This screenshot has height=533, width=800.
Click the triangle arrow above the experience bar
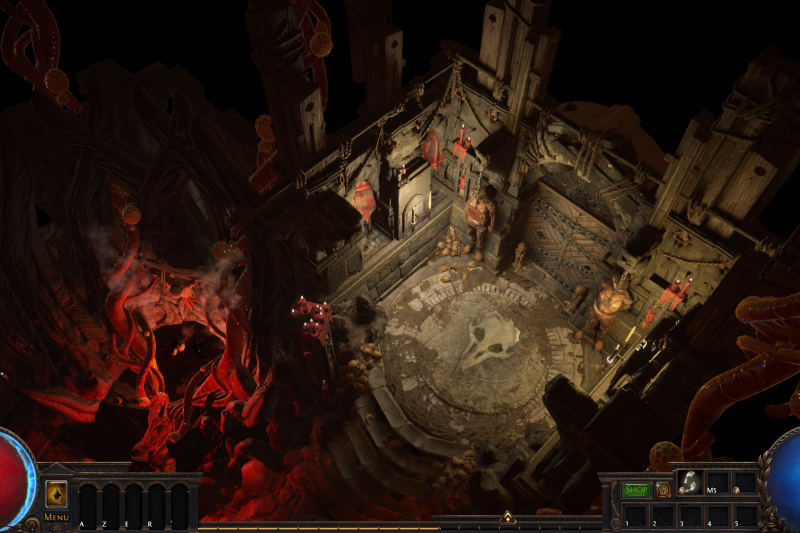(x=507, y=518)
